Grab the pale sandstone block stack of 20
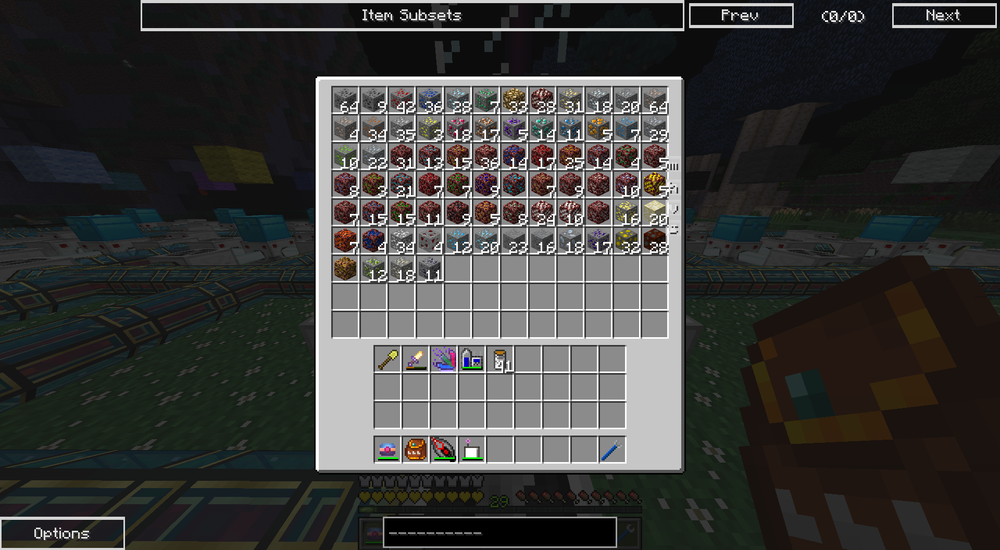 point(655,212)
